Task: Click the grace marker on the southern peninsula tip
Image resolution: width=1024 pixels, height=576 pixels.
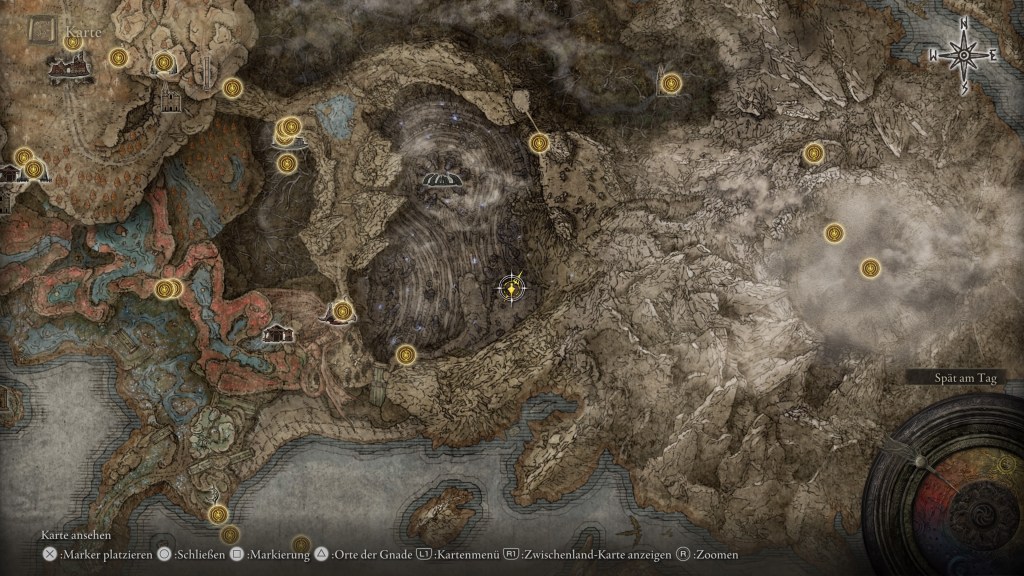Action: (x=218, y=514)
